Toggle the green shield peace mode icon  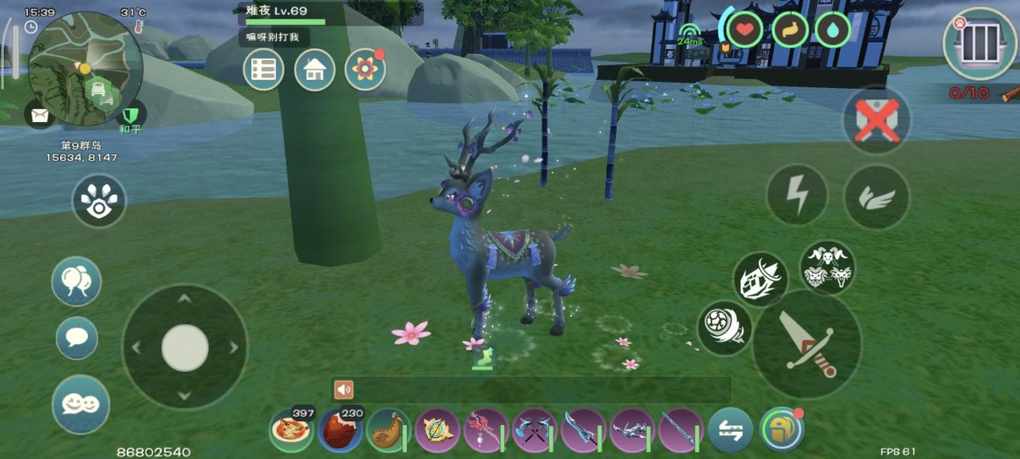click(131, 115)
